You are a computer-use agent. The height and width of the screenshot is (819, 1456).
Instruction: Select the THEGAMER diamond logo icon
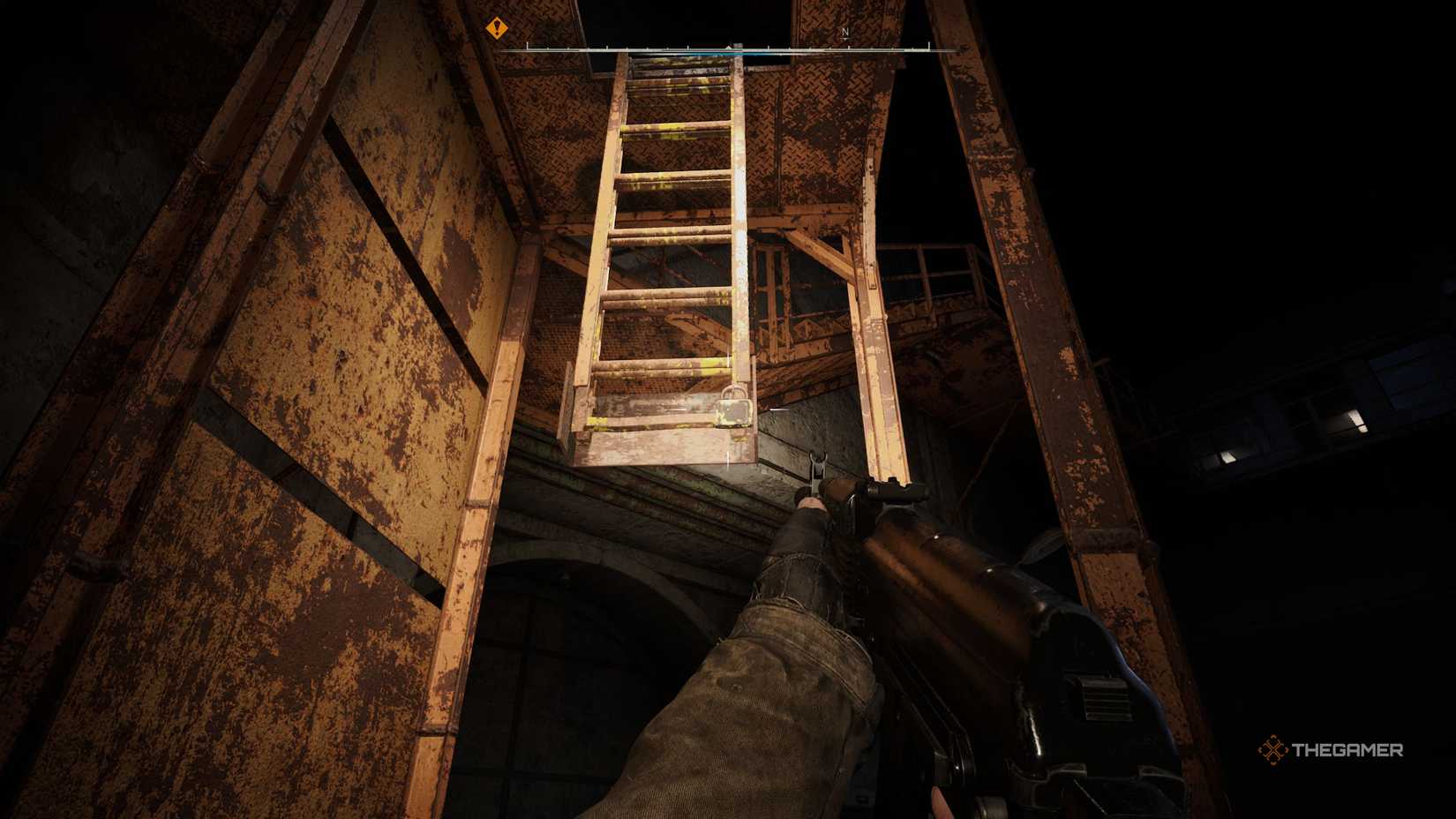click(1271, 751)
